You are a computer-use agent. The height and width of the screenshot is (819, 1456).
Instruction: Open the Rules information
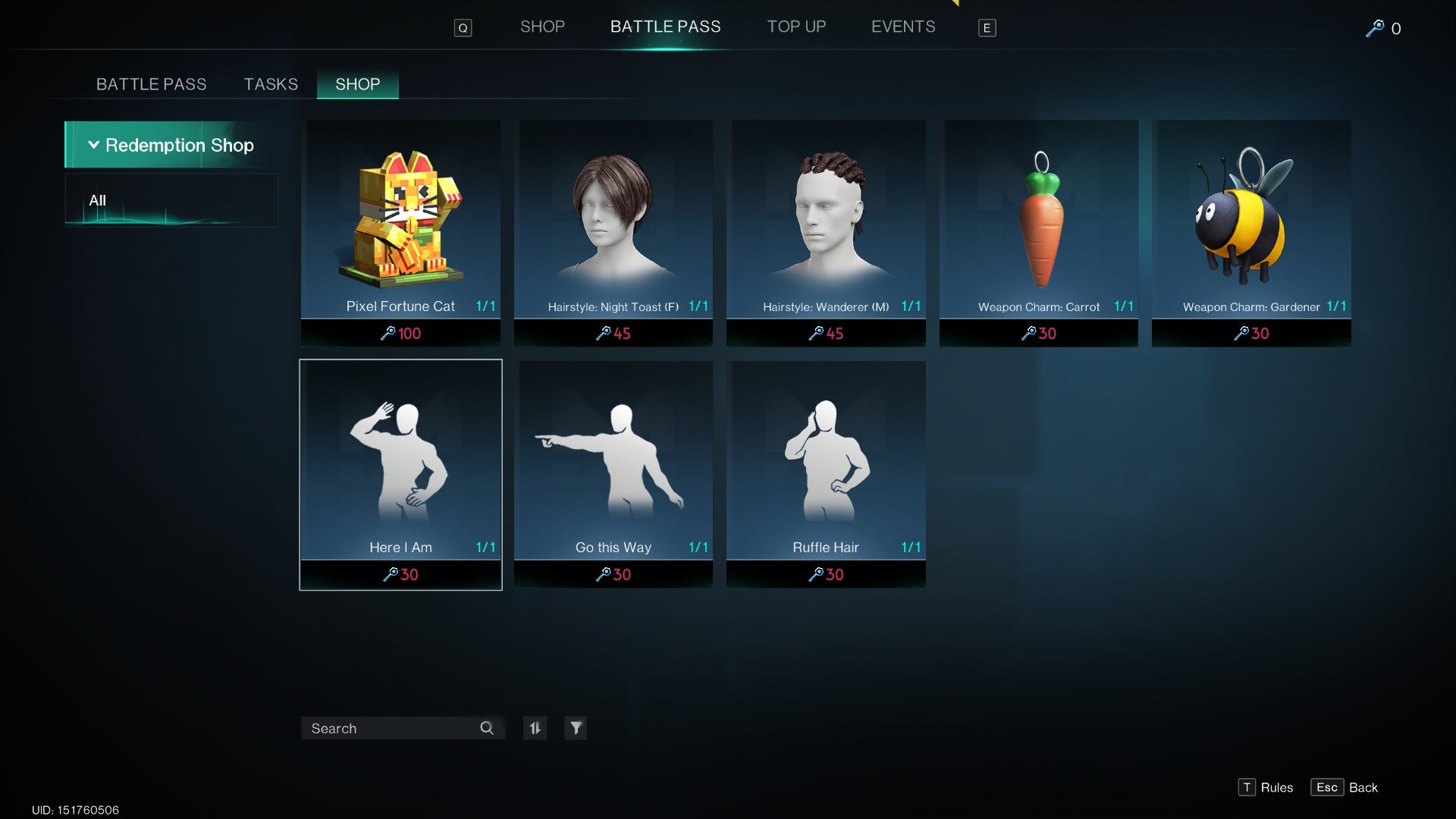point(1266,787)
